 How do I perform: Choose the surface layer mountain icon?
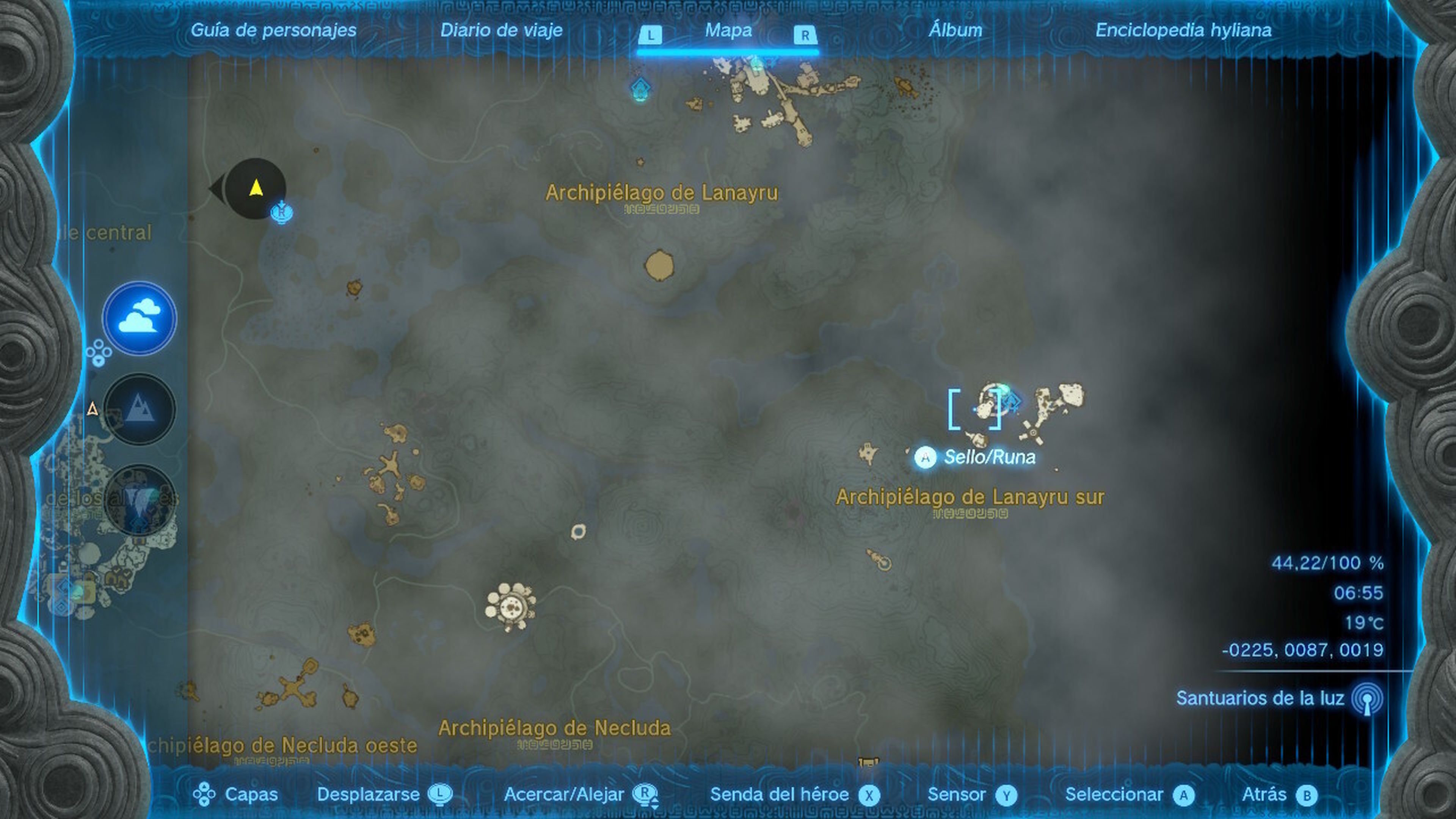point(139,409)
